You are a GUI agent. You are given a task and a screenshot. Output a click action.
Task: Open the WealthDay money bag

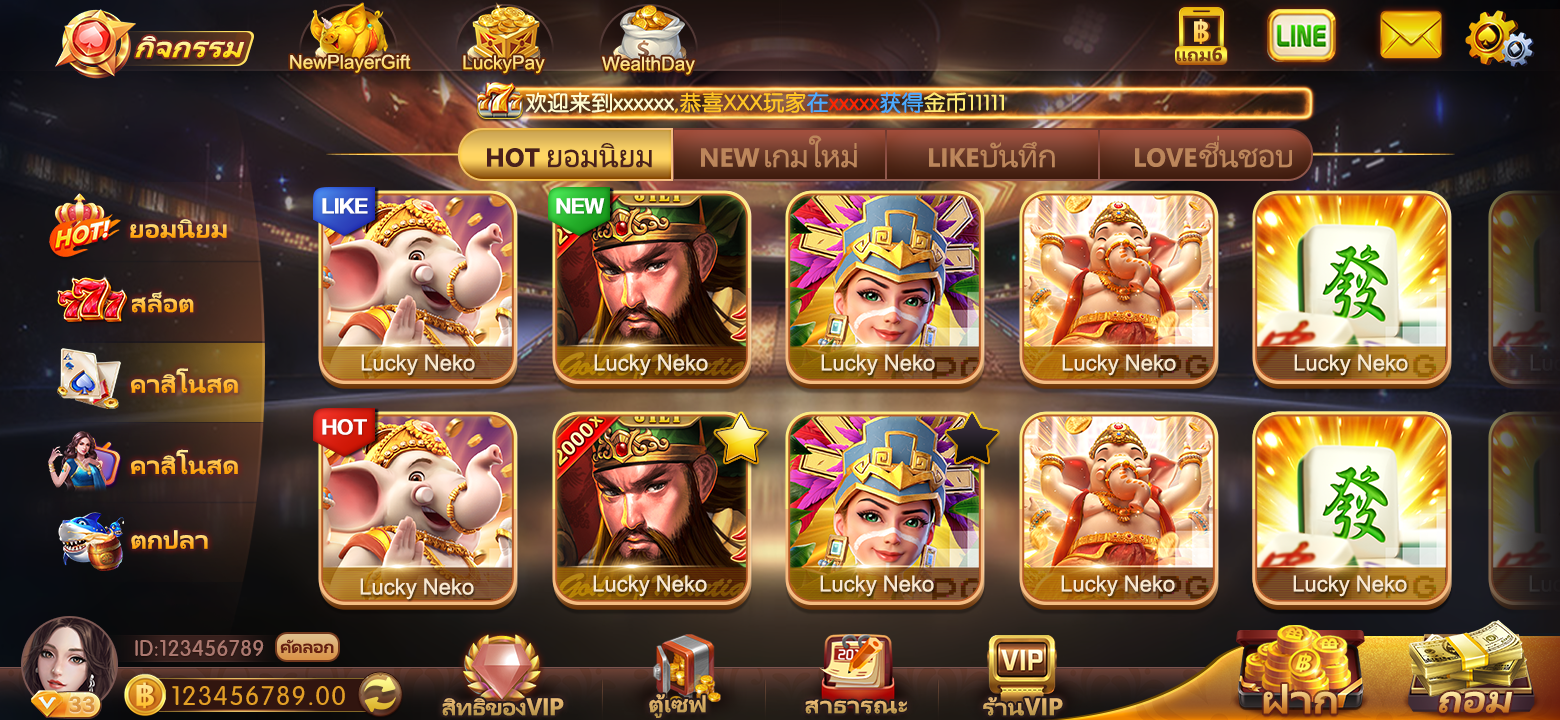(x=647, y=39)
